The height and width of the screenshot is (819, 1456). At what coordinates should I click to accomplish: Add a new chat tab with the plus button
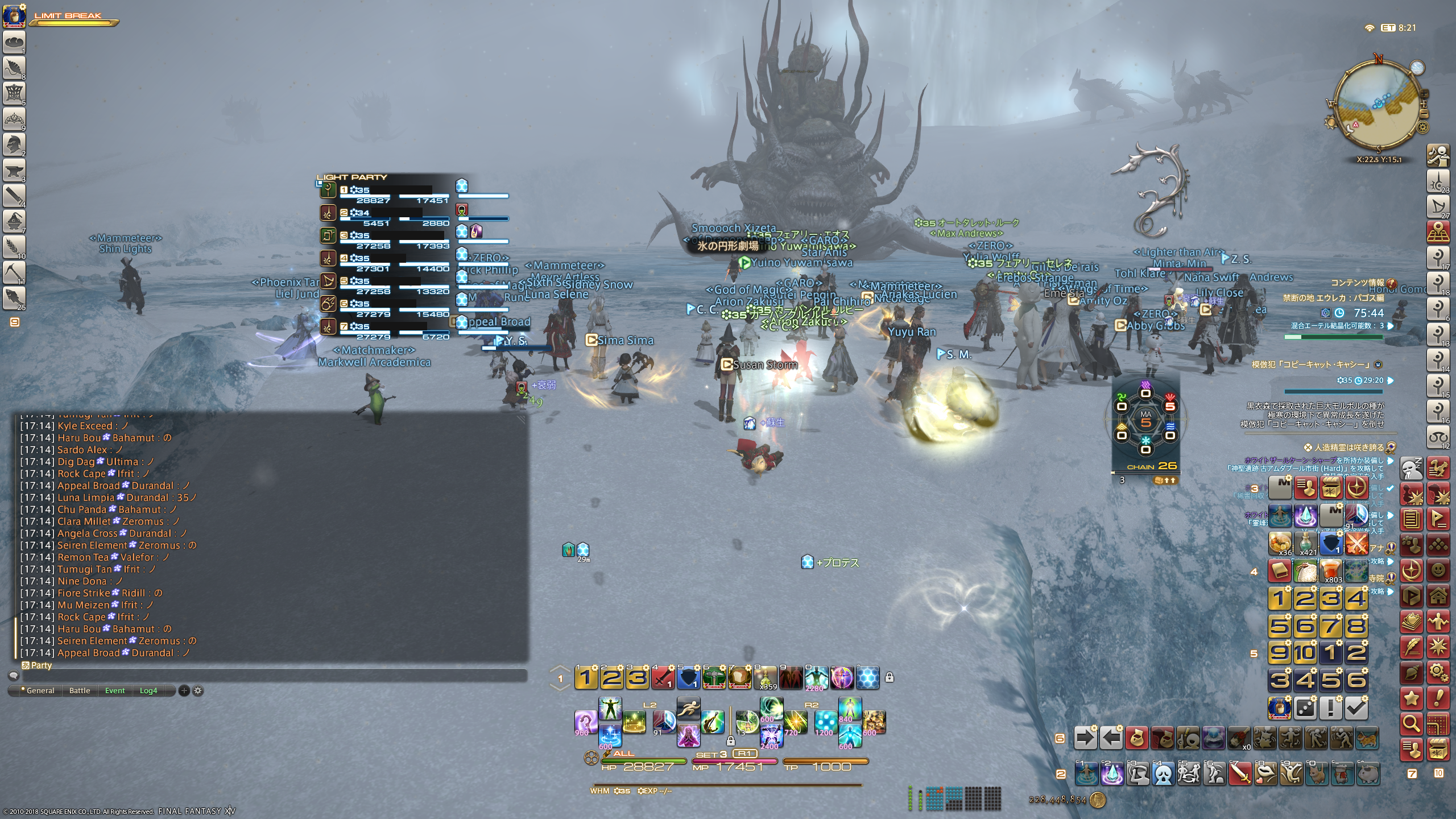(184, 690)
